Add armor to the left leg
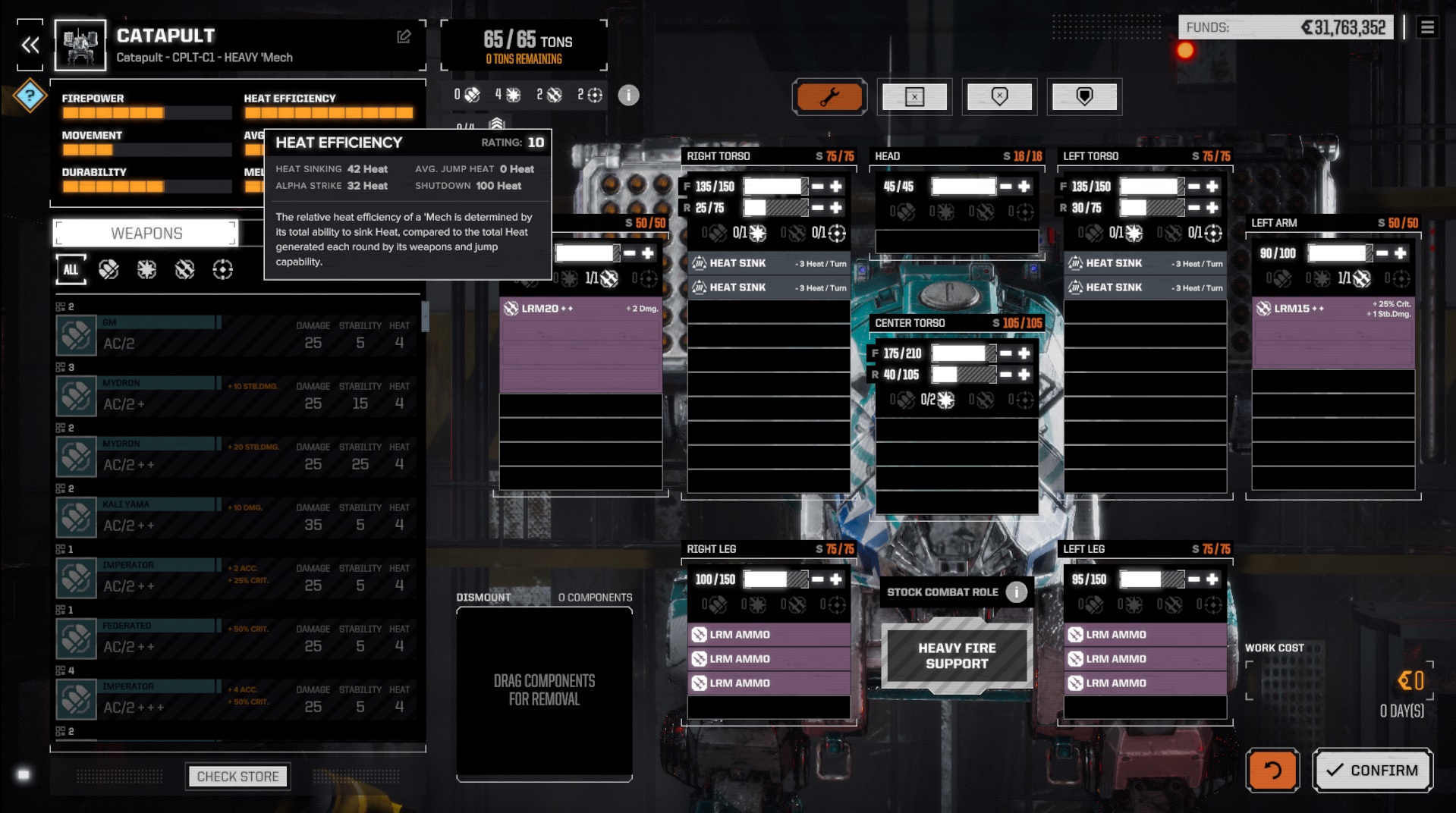Image resolution: width=1456 pixels, height=813 pixels. [x=1212, y=579]
